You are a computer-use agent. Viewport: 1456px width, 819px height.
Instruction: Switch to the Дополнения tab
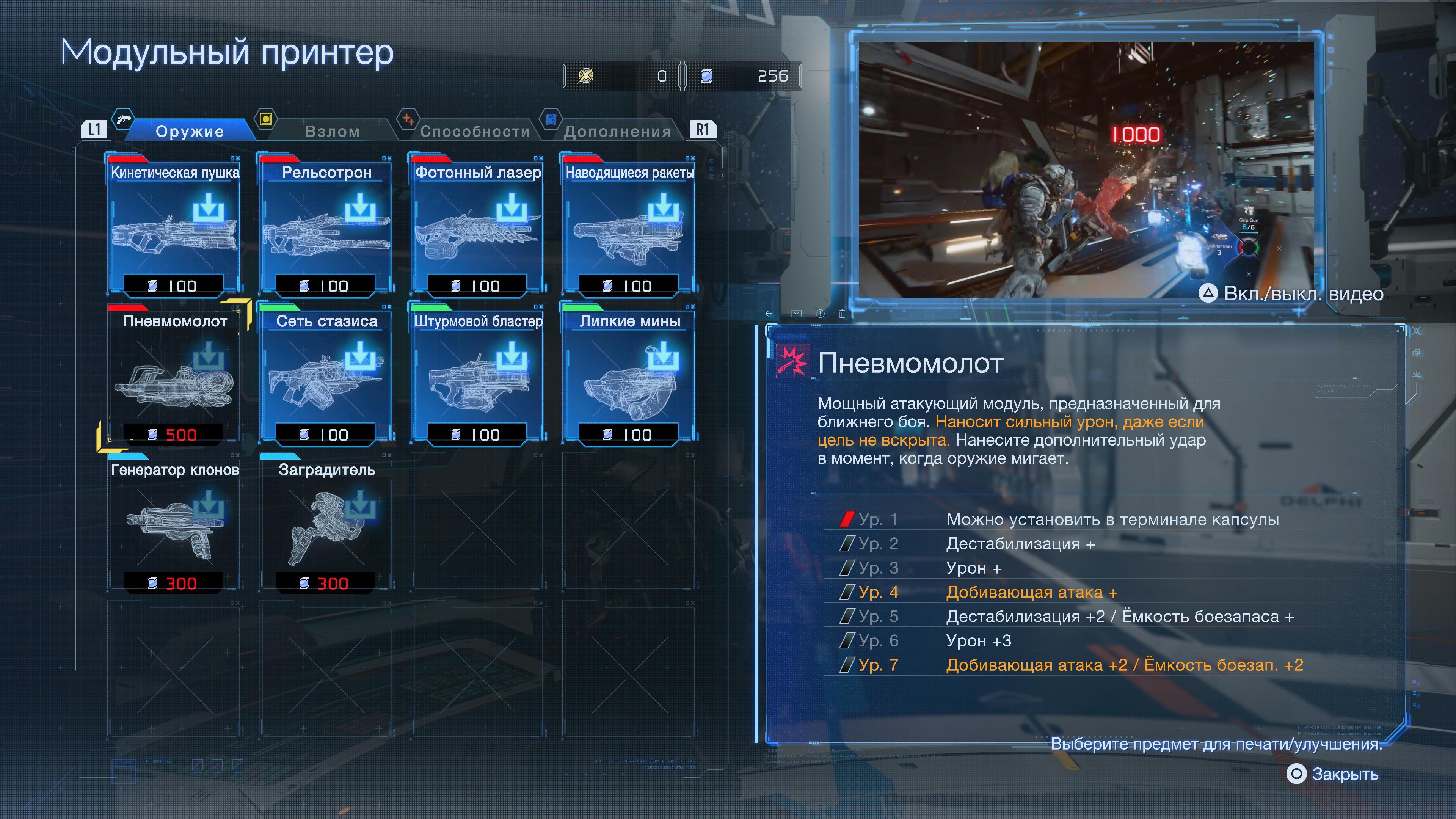coord(617,131)
